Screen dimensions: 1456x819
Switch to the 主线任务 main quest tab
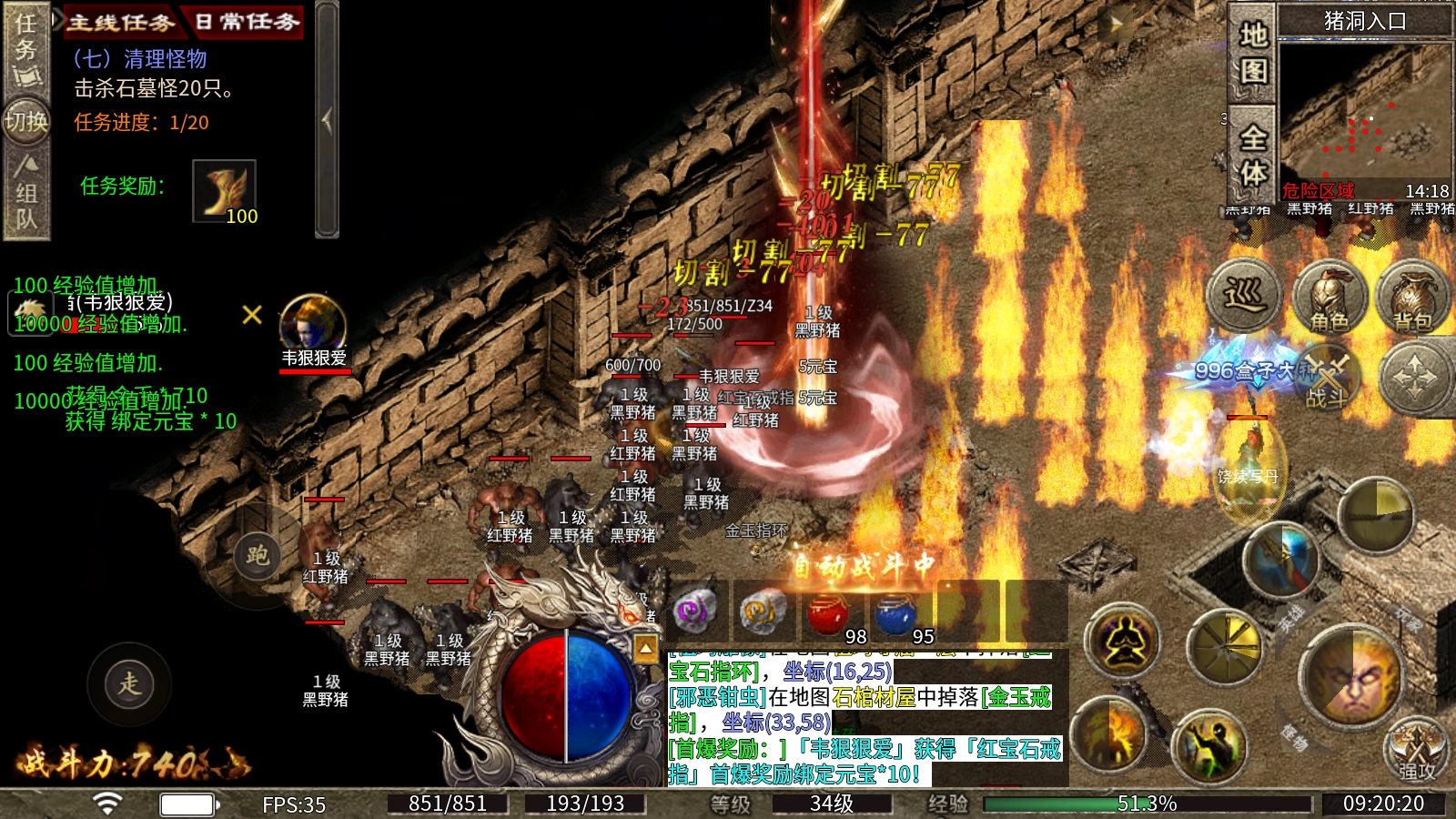[x=120, y=22]
